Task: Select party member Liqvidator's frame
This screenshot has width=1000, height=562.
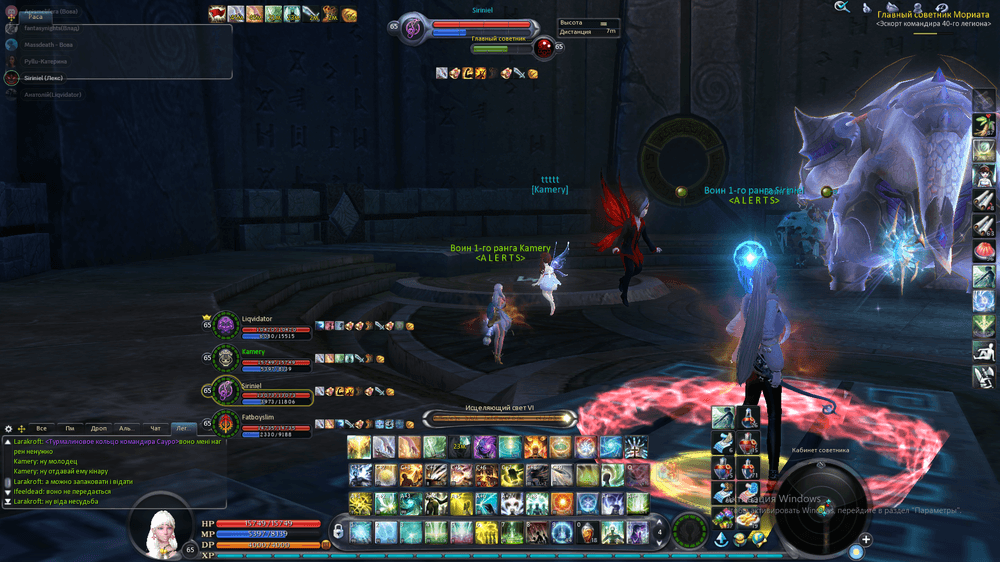Action: (x=258, y=327)
